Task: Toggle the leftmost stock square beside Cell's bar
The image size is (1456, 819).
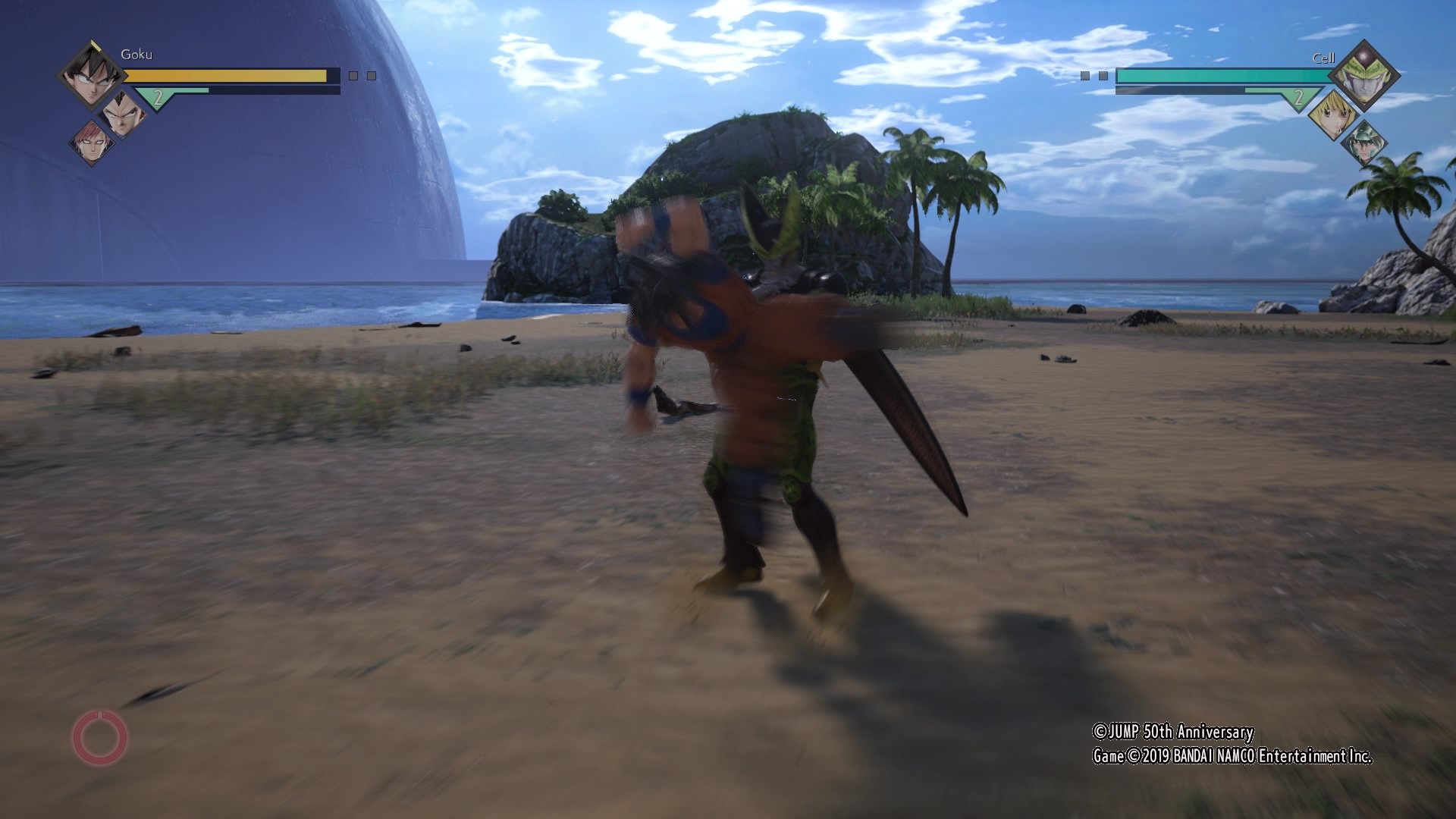Action: coord(1084,75)
